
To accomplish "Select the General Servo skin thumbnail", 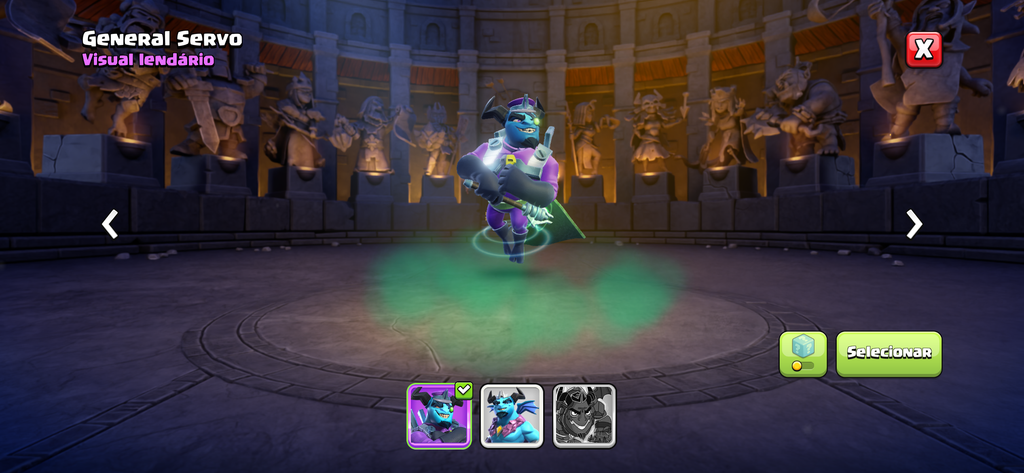I will [439, 415].
